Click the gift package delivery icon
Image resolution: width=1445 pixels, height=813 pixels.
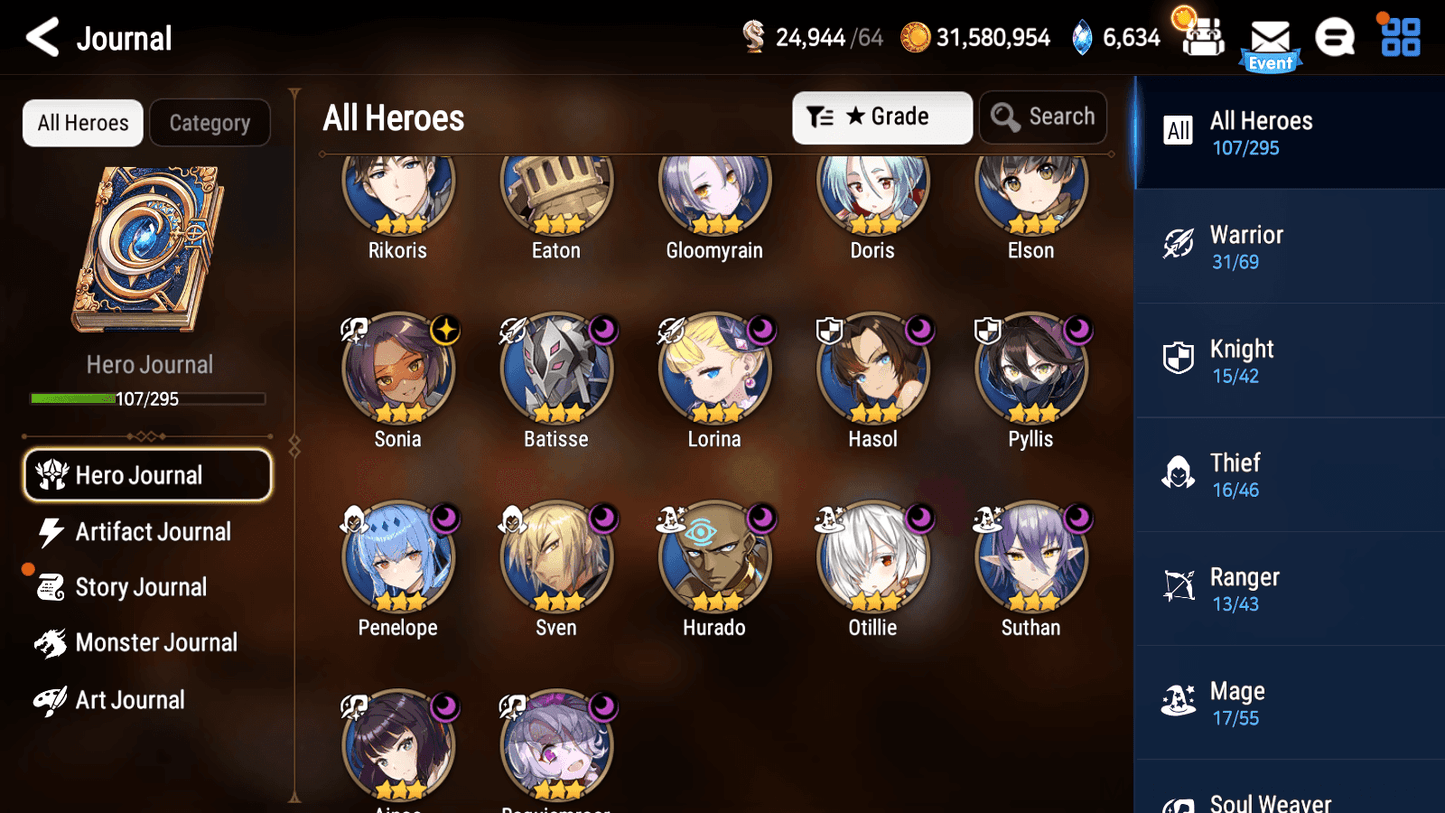click(1200, 37)
